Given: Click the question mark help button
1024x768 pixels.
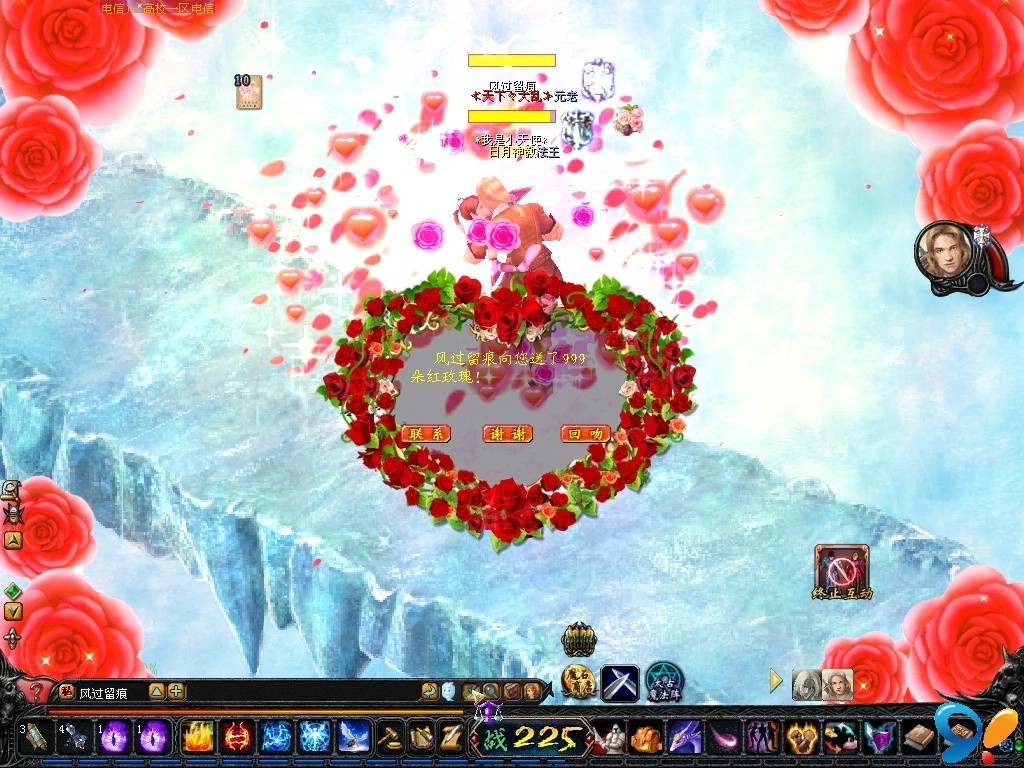Looking at the screenshot, I should 37,691.
